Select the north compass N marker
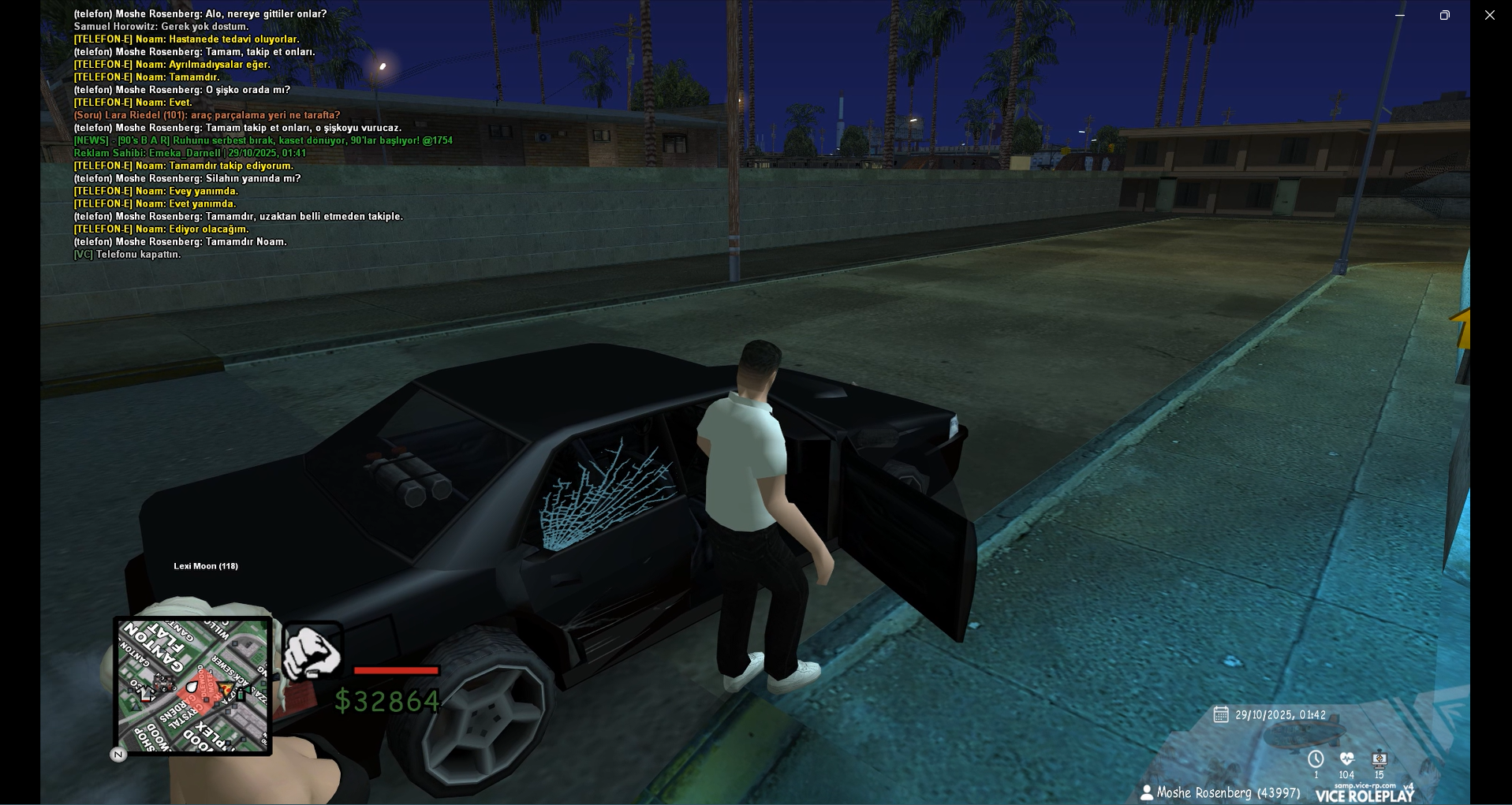The image size is (1512, 805). point(118,755)
